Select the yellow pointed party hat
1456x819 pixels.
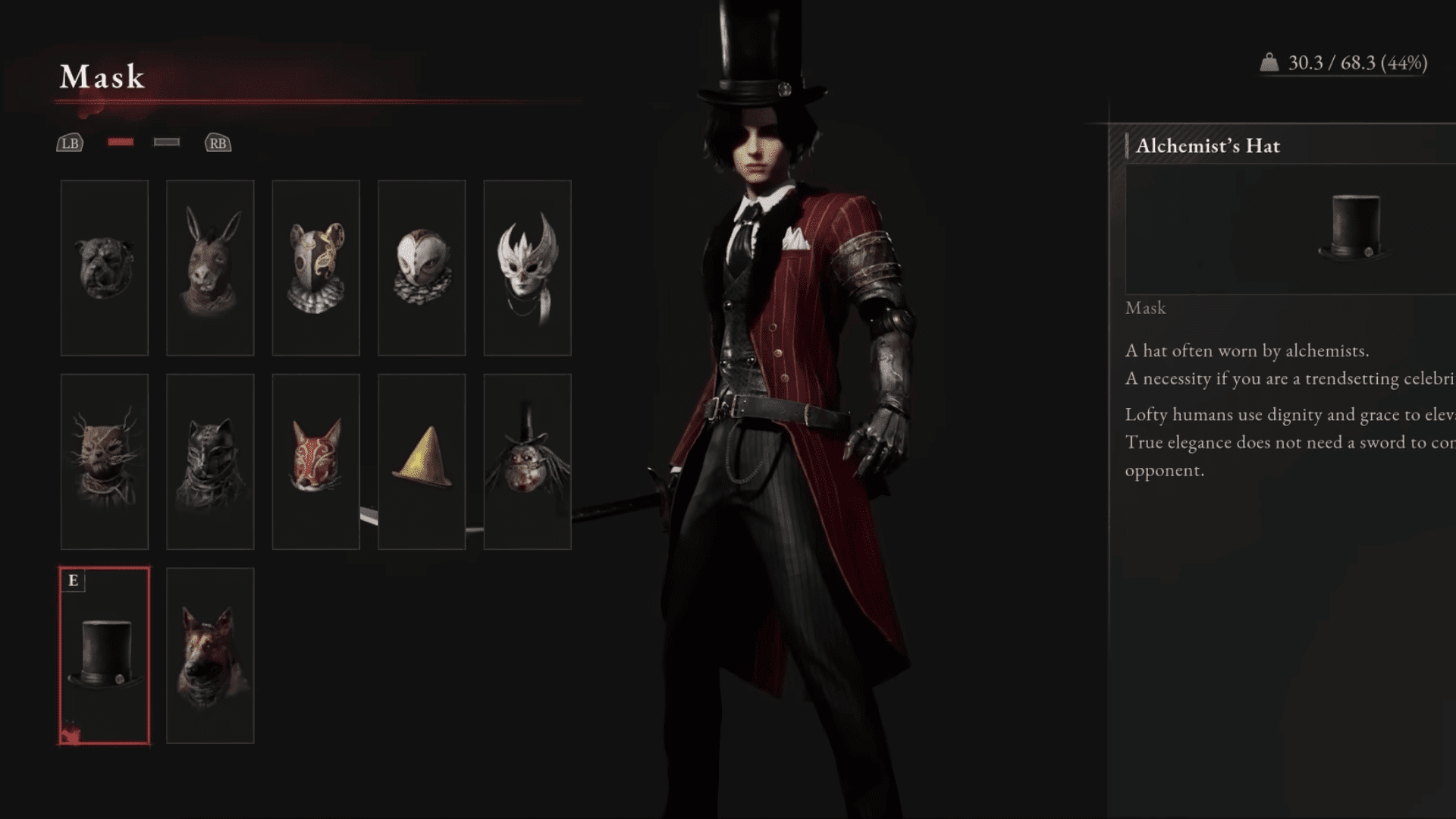[x=422, y=461]
